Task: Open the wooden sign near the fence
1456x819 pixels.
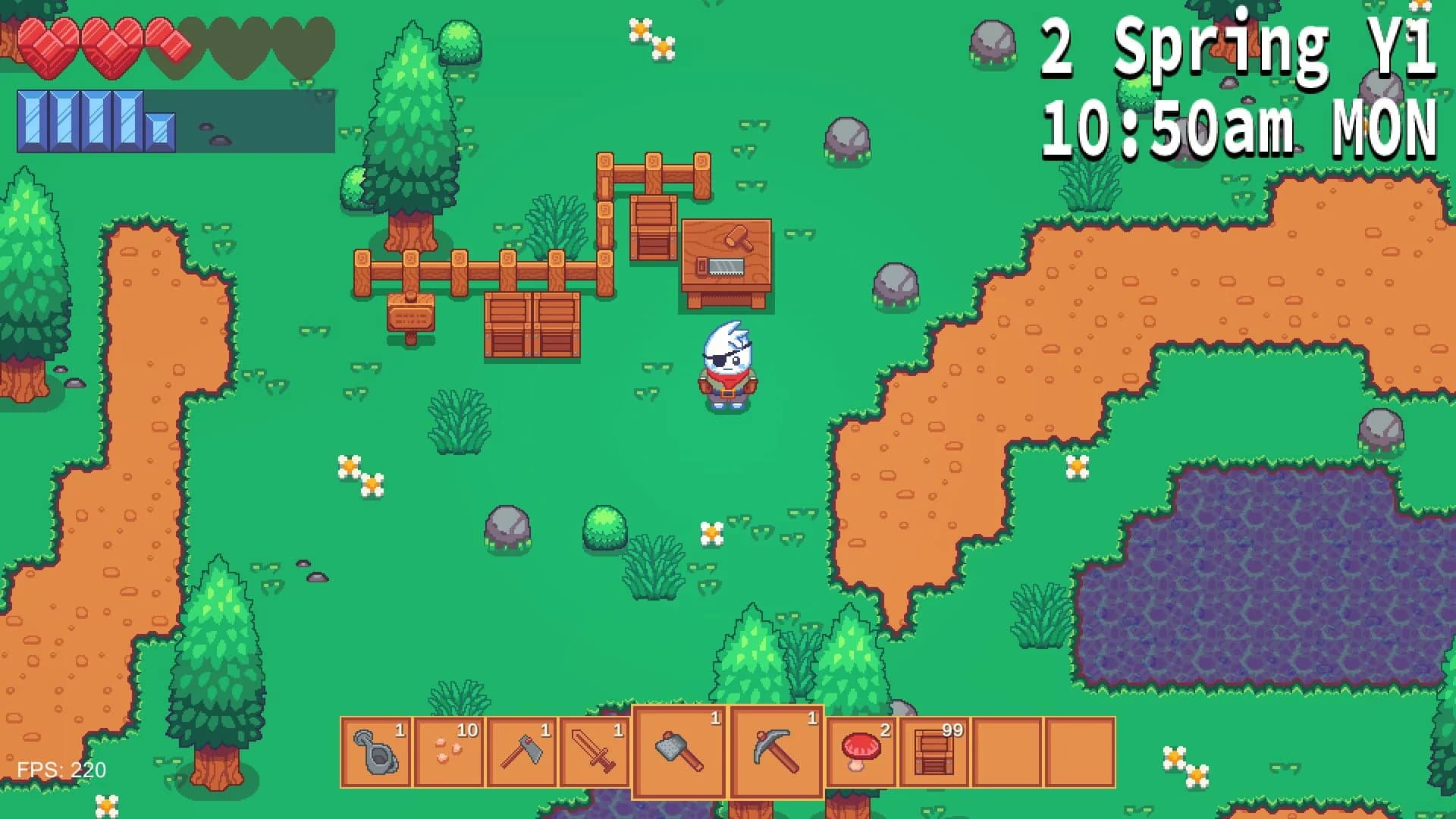Action: point(409,311)
